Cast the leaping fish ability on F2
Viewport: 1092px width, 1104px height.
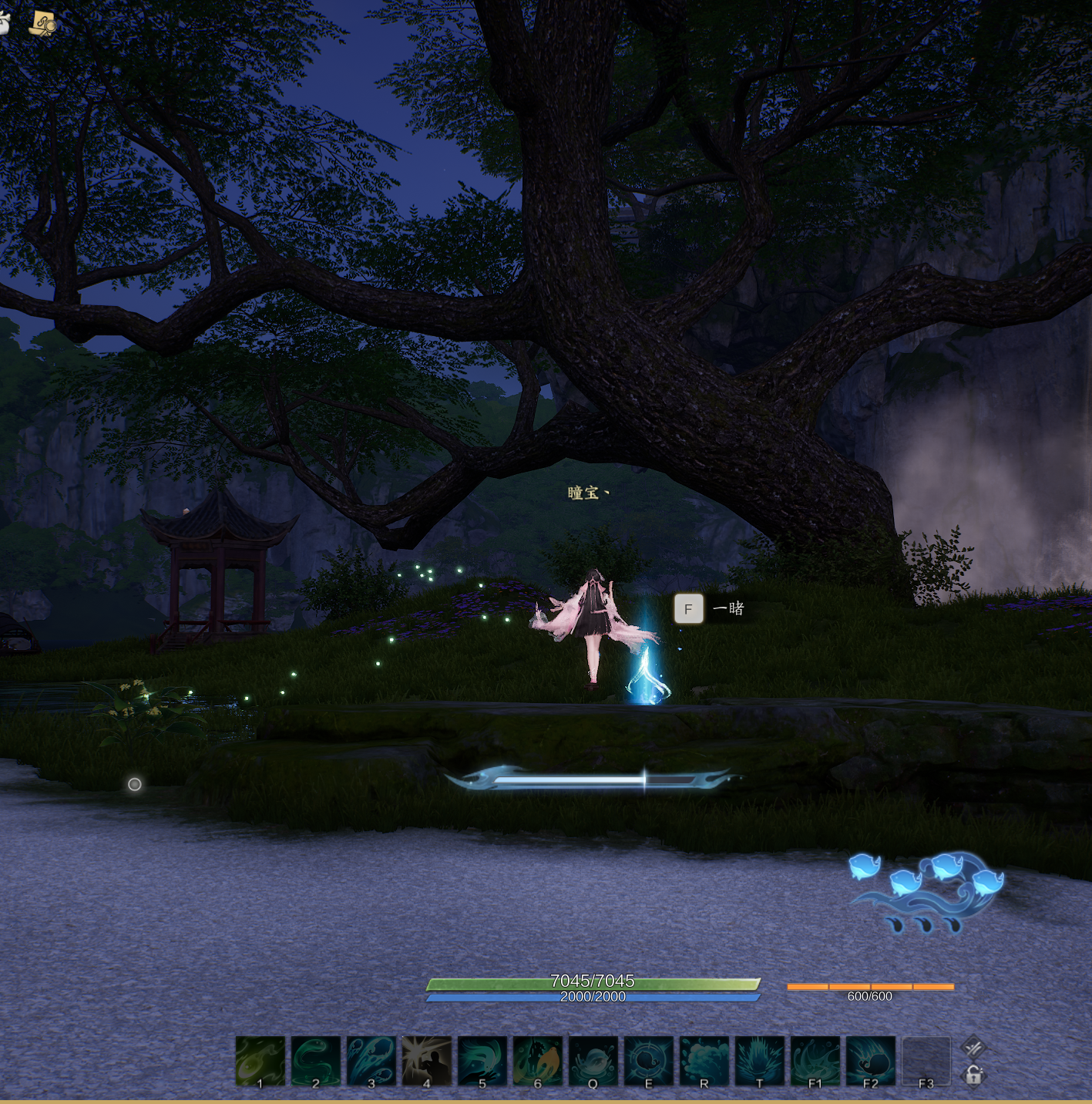point(871,1061)
